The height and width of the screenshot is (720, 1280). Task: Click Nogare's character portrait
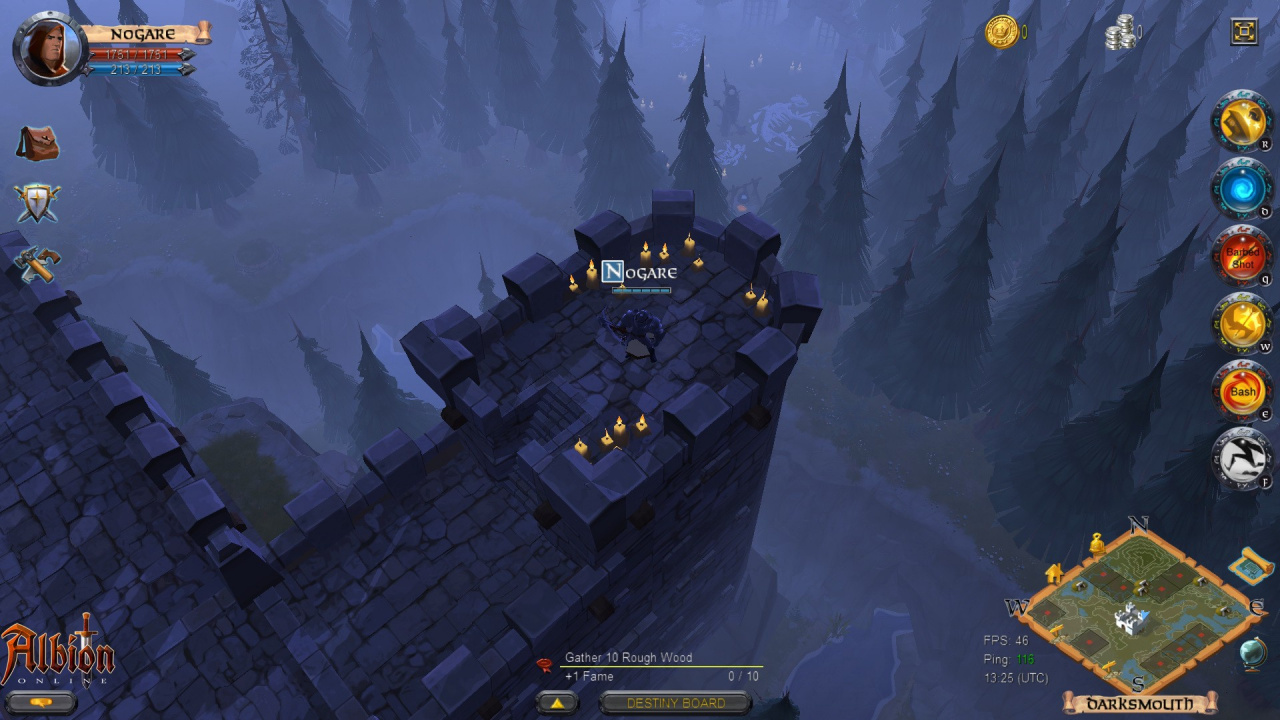pyautogui.click(x=47, y=47)
